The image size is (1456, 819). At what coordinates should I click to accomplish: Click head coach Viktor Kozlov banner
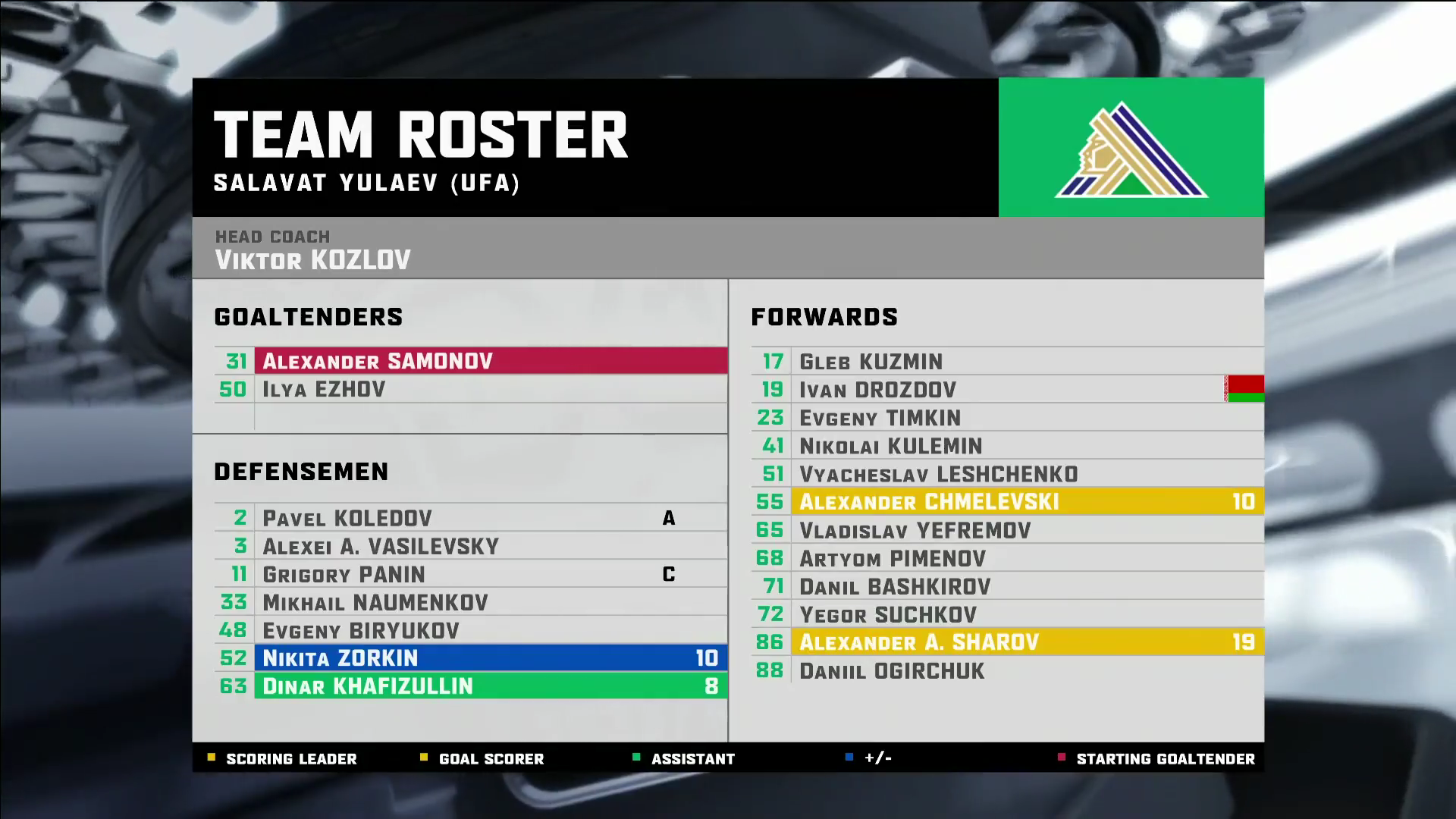pos(727,249)
